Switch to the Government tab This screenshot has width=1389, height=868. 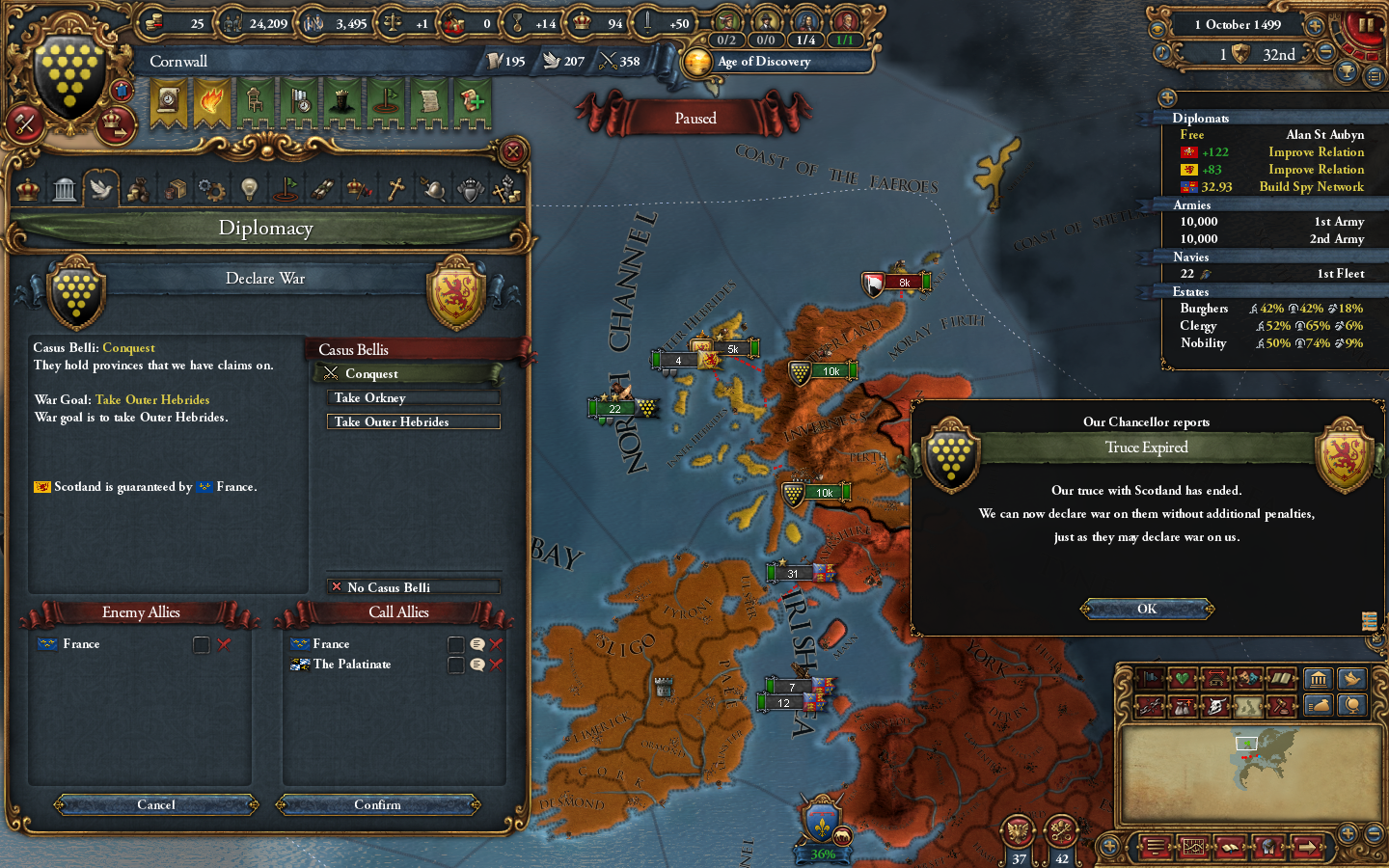pos(64,188)
